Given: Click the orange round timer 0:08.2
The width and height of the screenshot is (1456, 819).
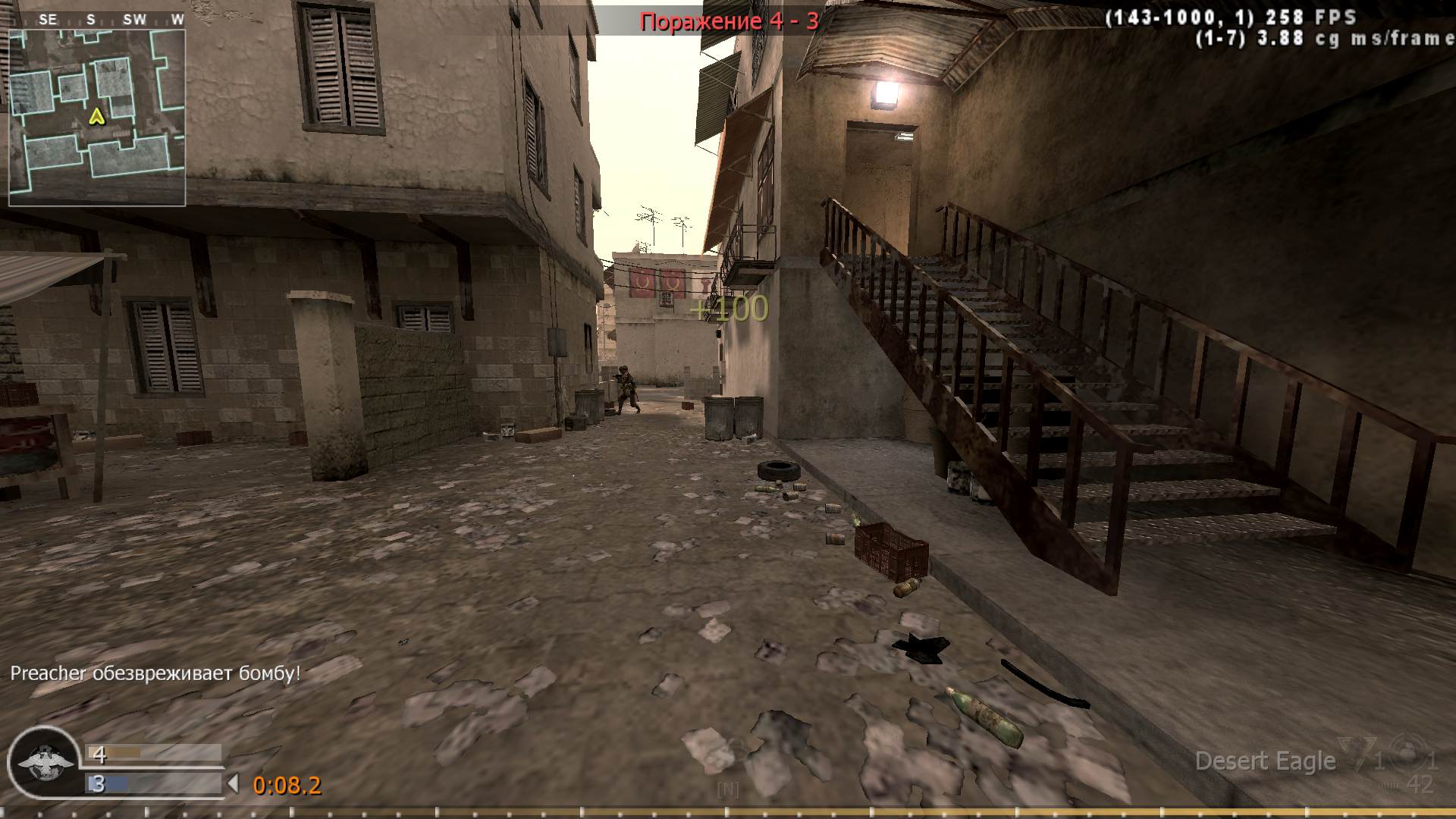Looking at the screenshot, I should coord(287,786).
